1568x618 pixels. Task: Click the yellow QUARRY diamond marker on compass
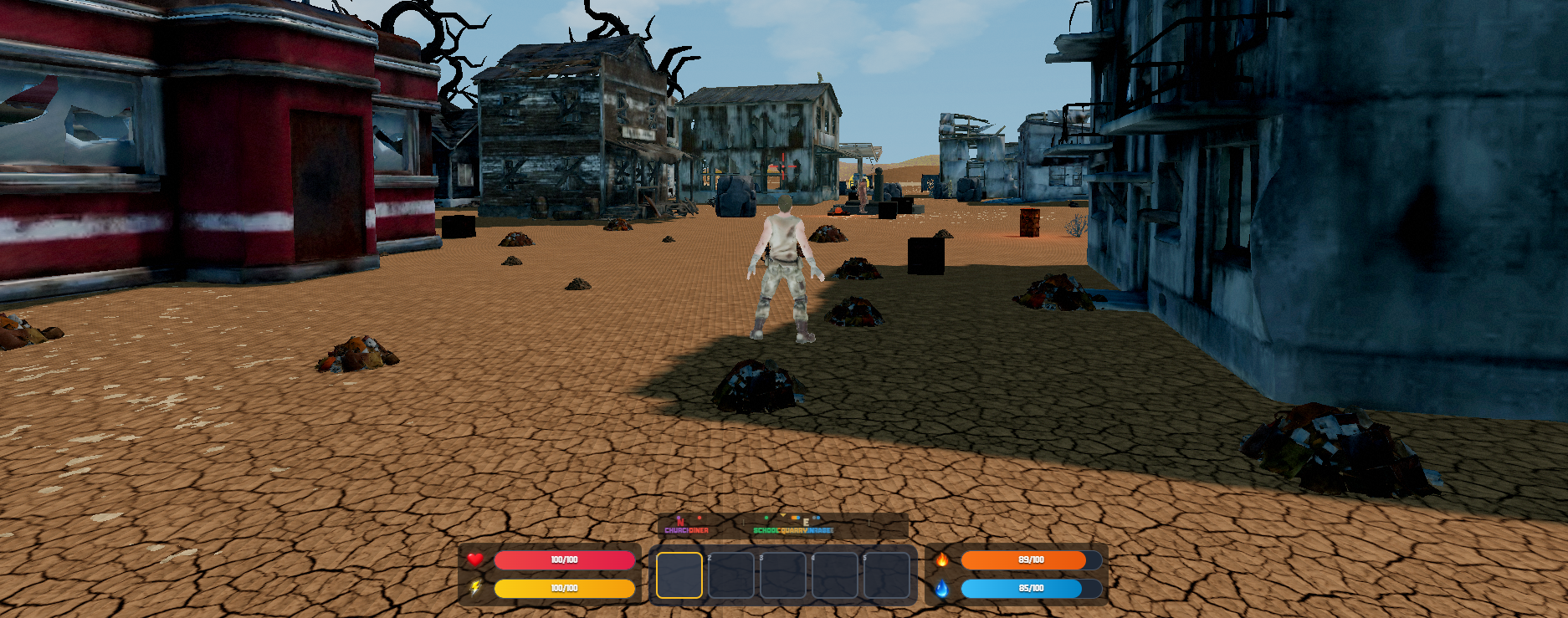pos(783,515)
